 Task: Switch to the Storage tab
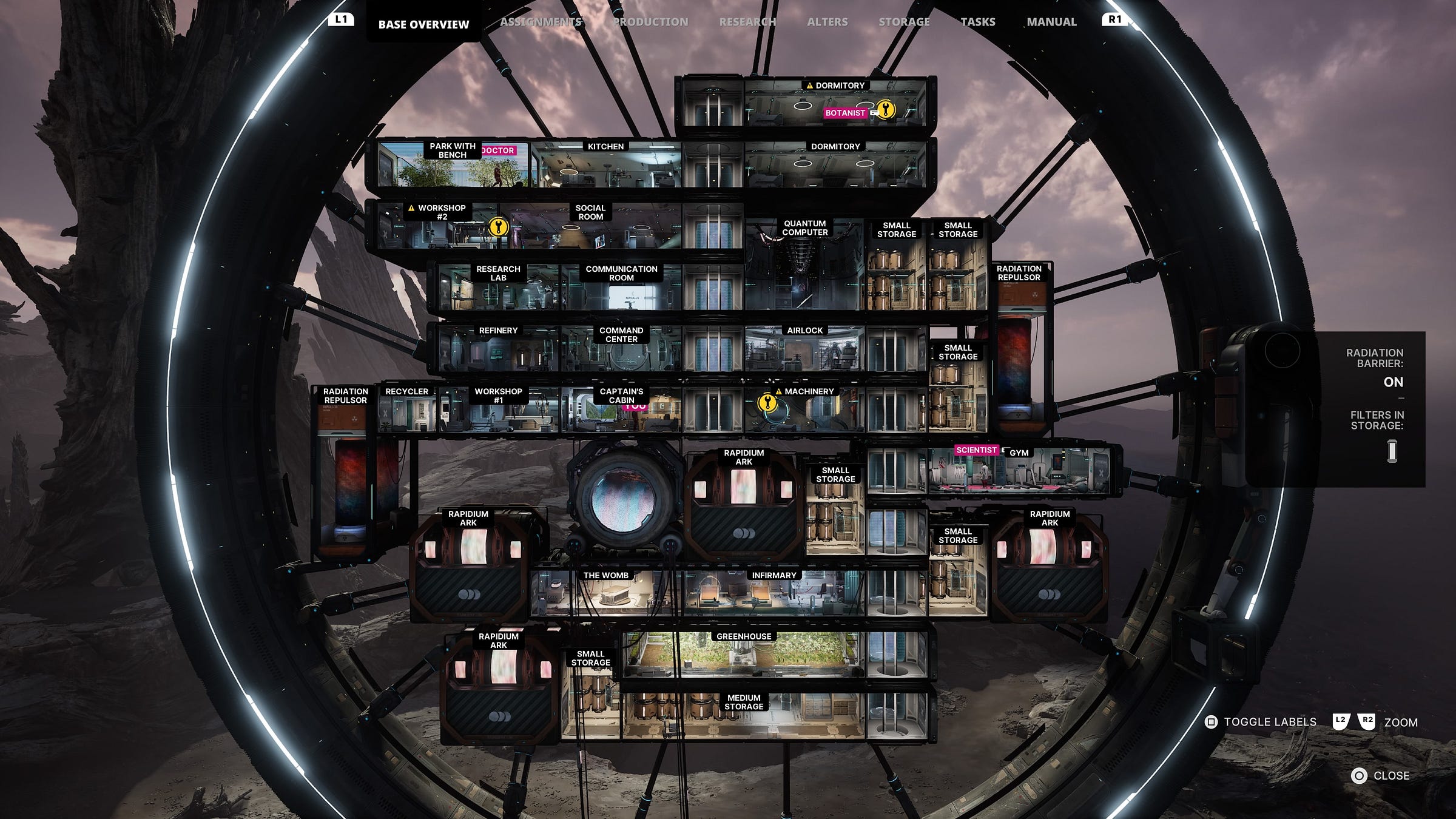click(x=903, y=21)
